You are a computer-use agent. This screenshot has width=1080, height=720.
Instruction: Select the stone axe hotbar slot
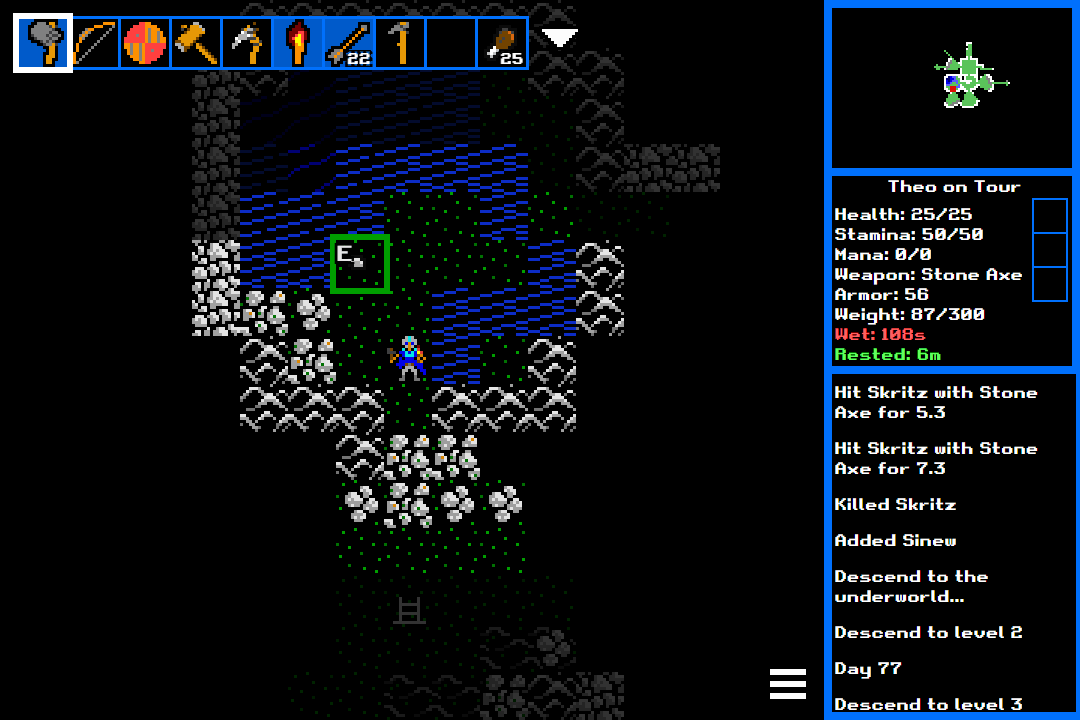pyautogui.click(x=43, y=43)
